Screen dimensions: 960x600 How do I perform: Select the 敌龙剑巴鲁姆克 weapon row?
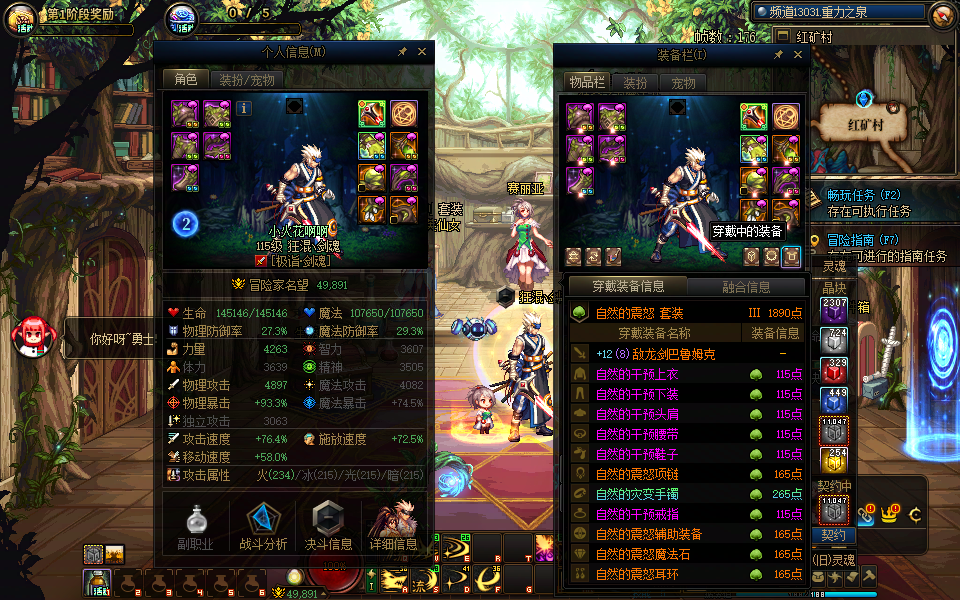(x=660, y=354)
